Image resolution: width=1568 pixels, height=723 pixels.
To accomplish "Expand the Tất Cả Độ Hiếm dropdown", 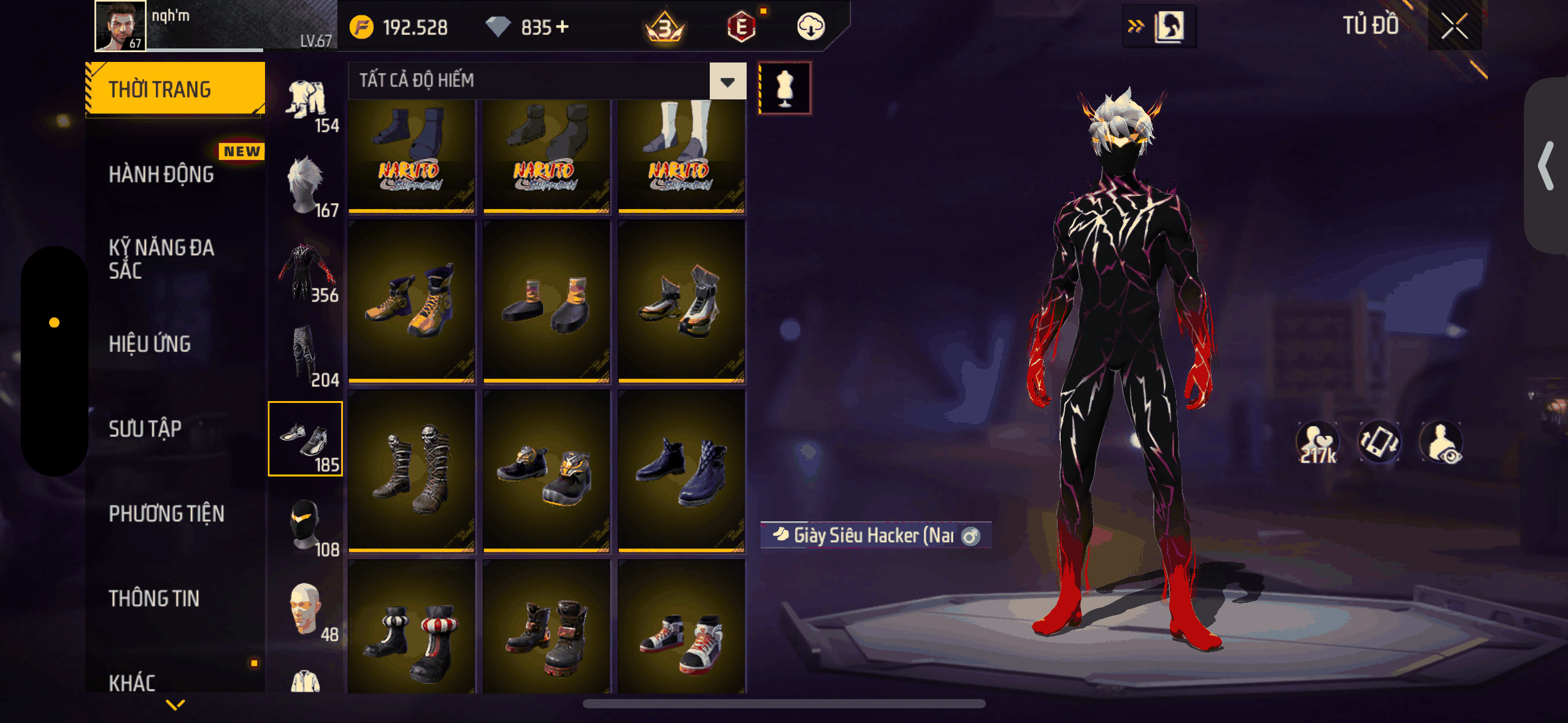I will 728,81.
